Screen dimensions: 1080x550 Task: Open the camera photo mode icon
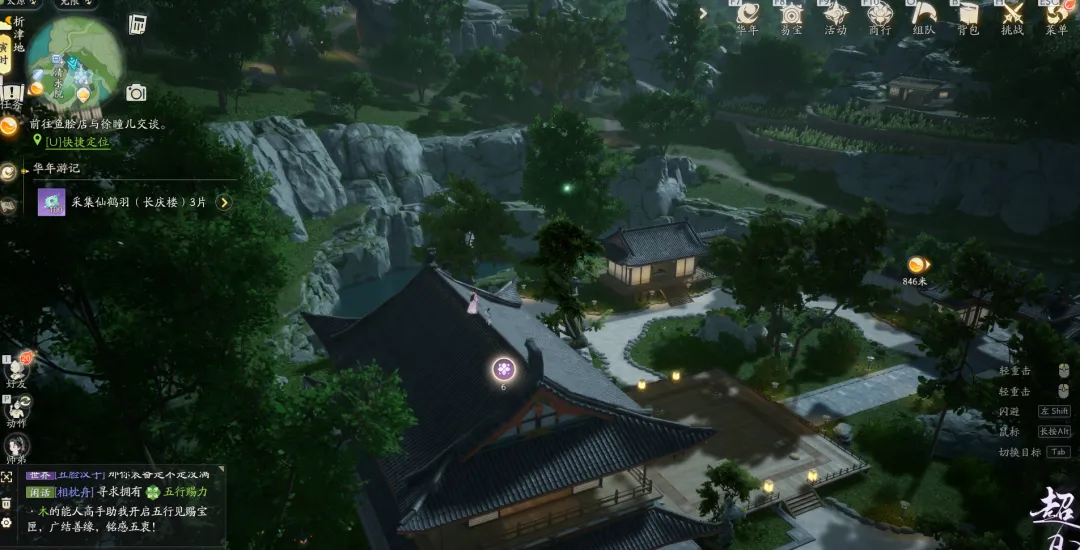(x=136, y=93)
